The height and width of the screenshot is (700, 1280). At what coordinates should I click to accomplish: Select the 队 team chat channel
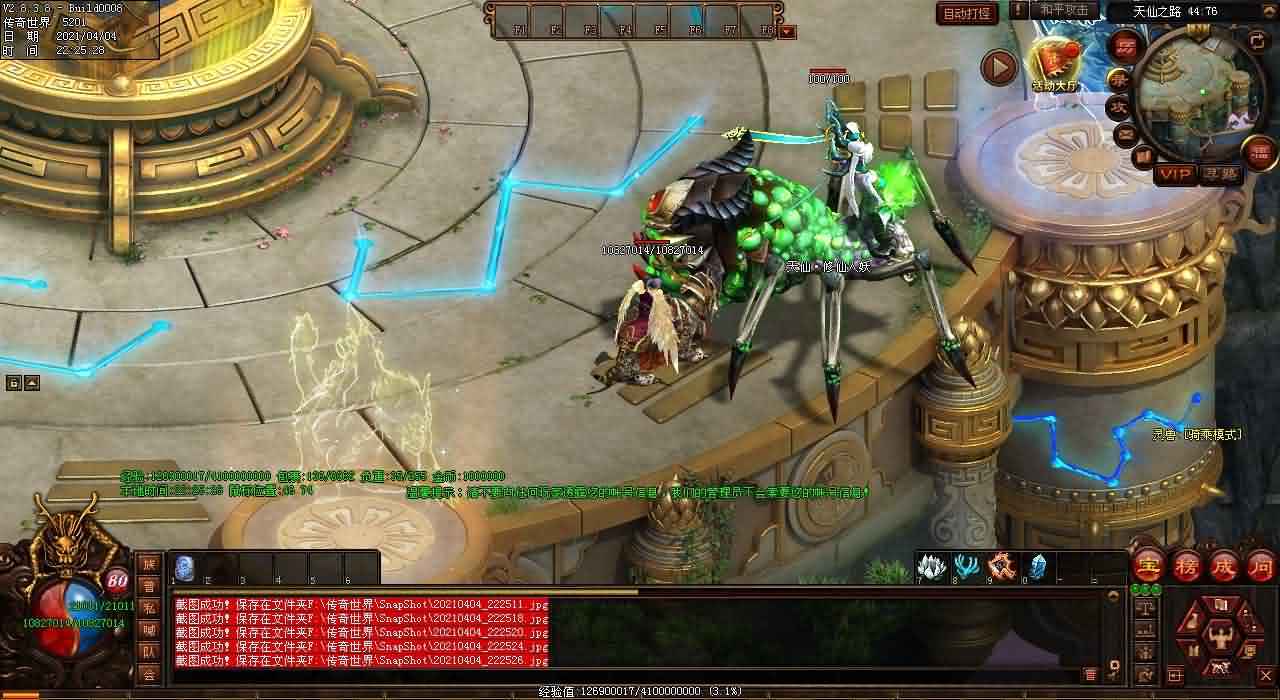pos(149,651)
